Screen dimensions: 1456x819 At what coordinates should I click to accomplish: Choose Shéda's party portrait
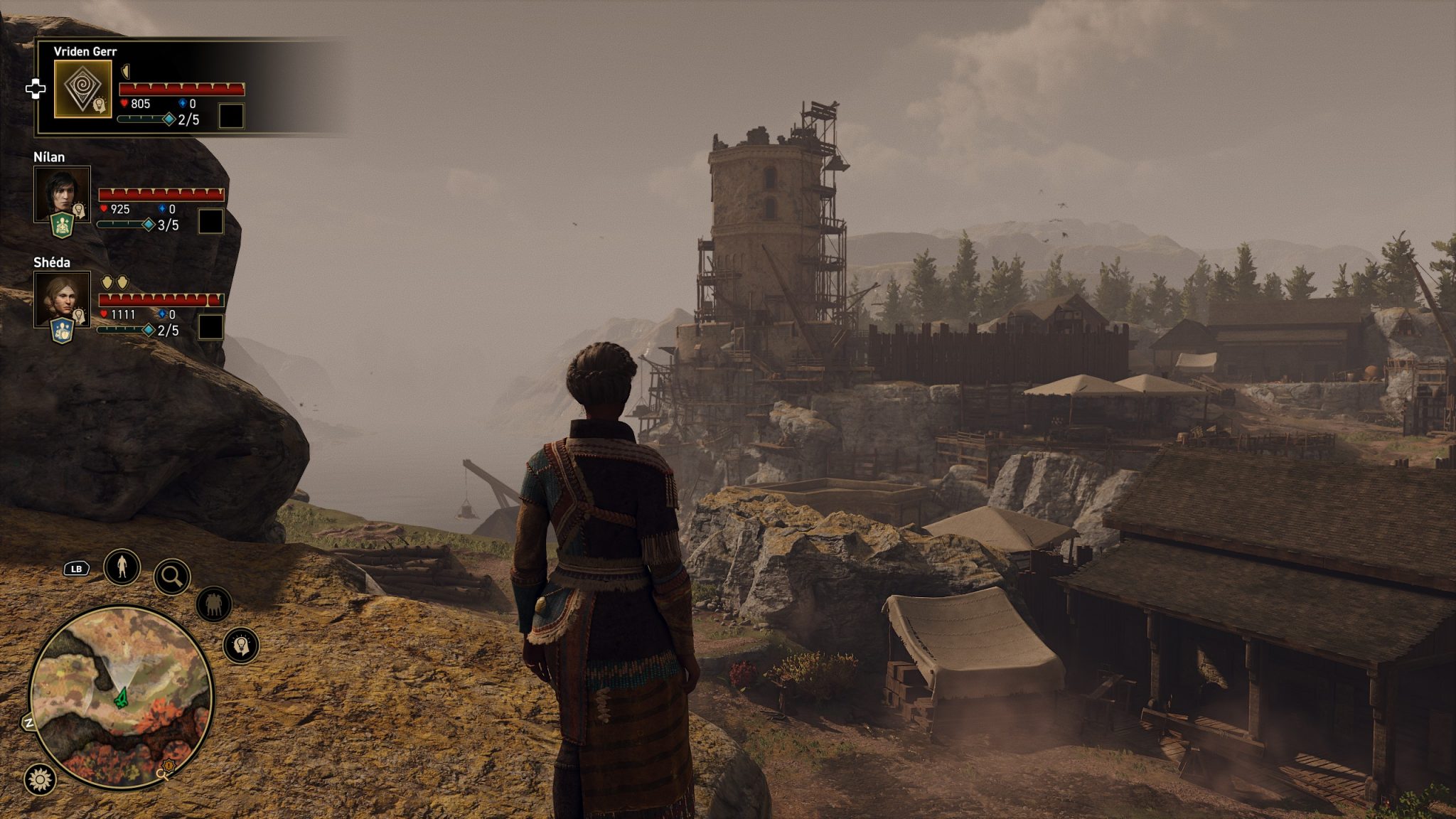[x=61, y=297]
